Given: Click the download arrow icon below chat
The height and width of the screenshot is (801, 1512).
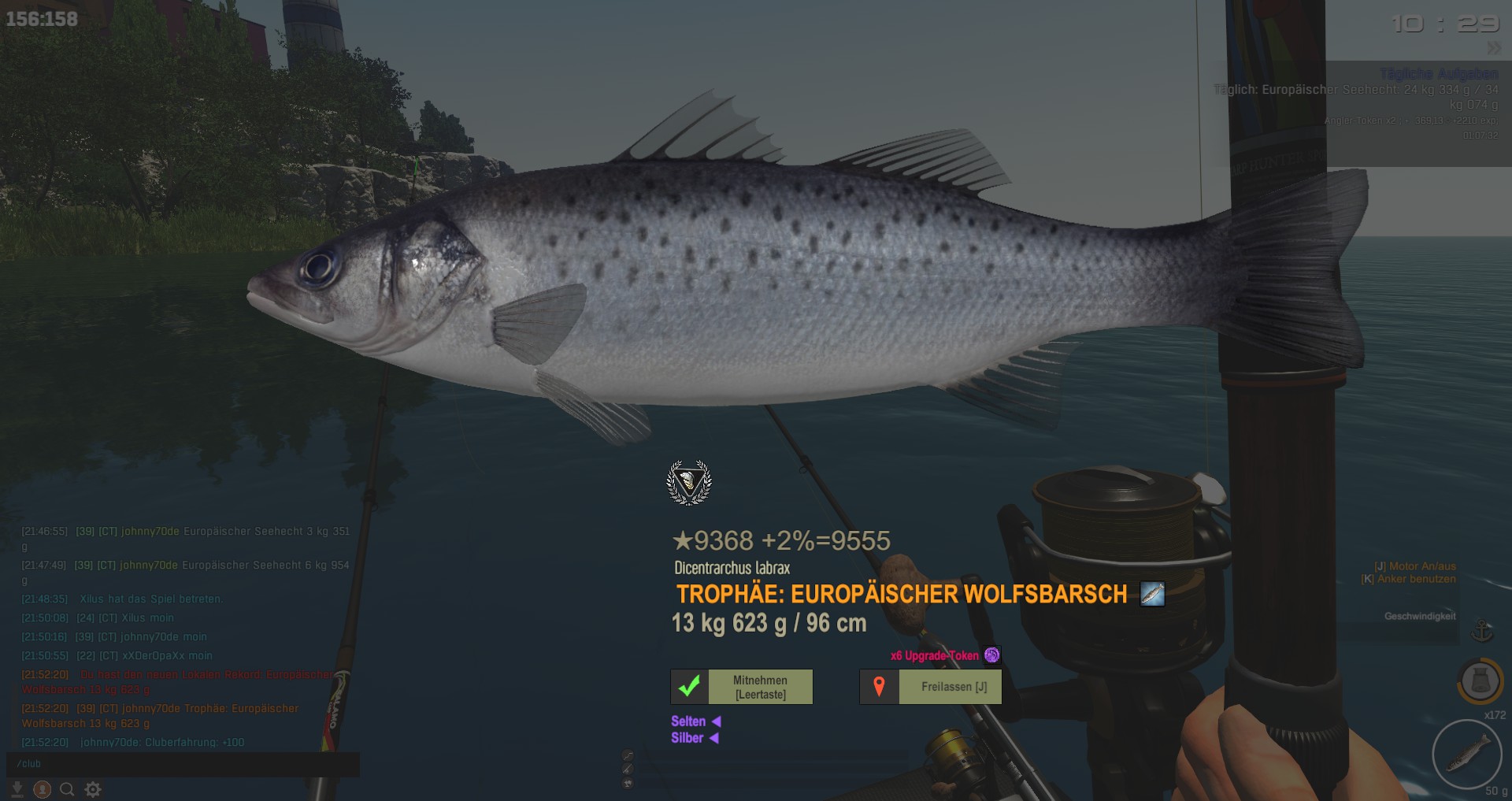Looking at the screenshot, I should pyautogui.click(x=17, y=789).
